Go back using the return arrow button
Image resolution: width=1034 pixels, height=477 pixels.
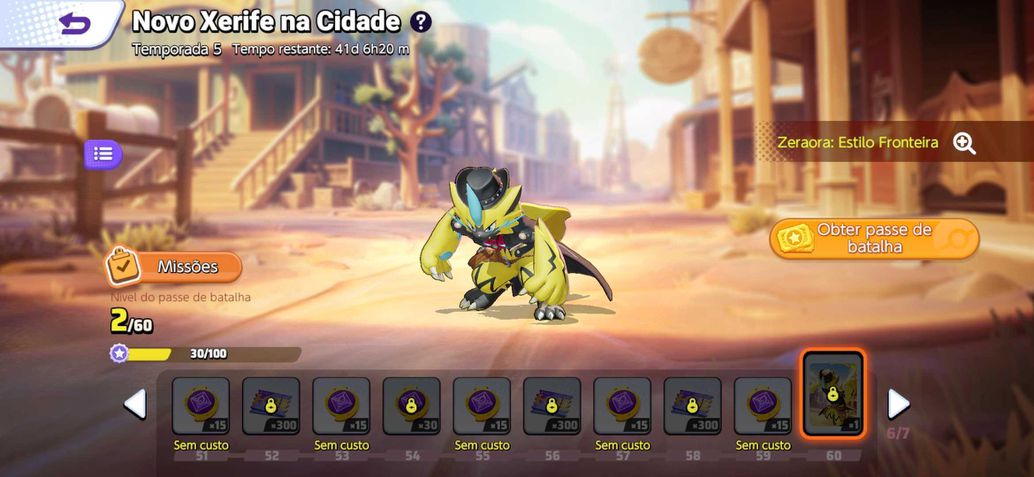point(73,23)
